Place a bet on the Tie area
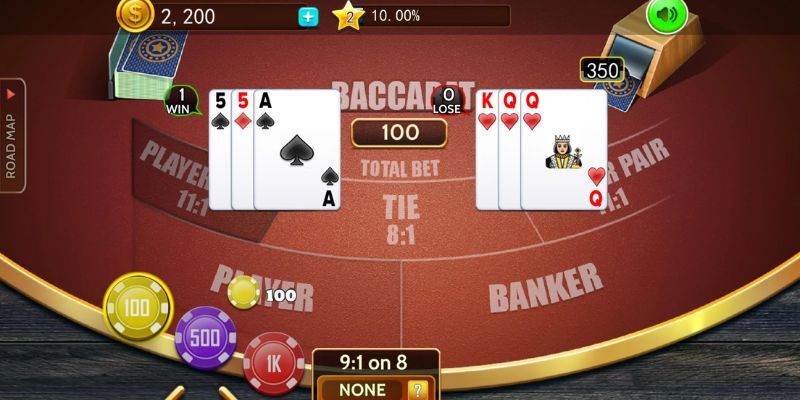This screenshot has height=400, width=800. click(402, 220)
